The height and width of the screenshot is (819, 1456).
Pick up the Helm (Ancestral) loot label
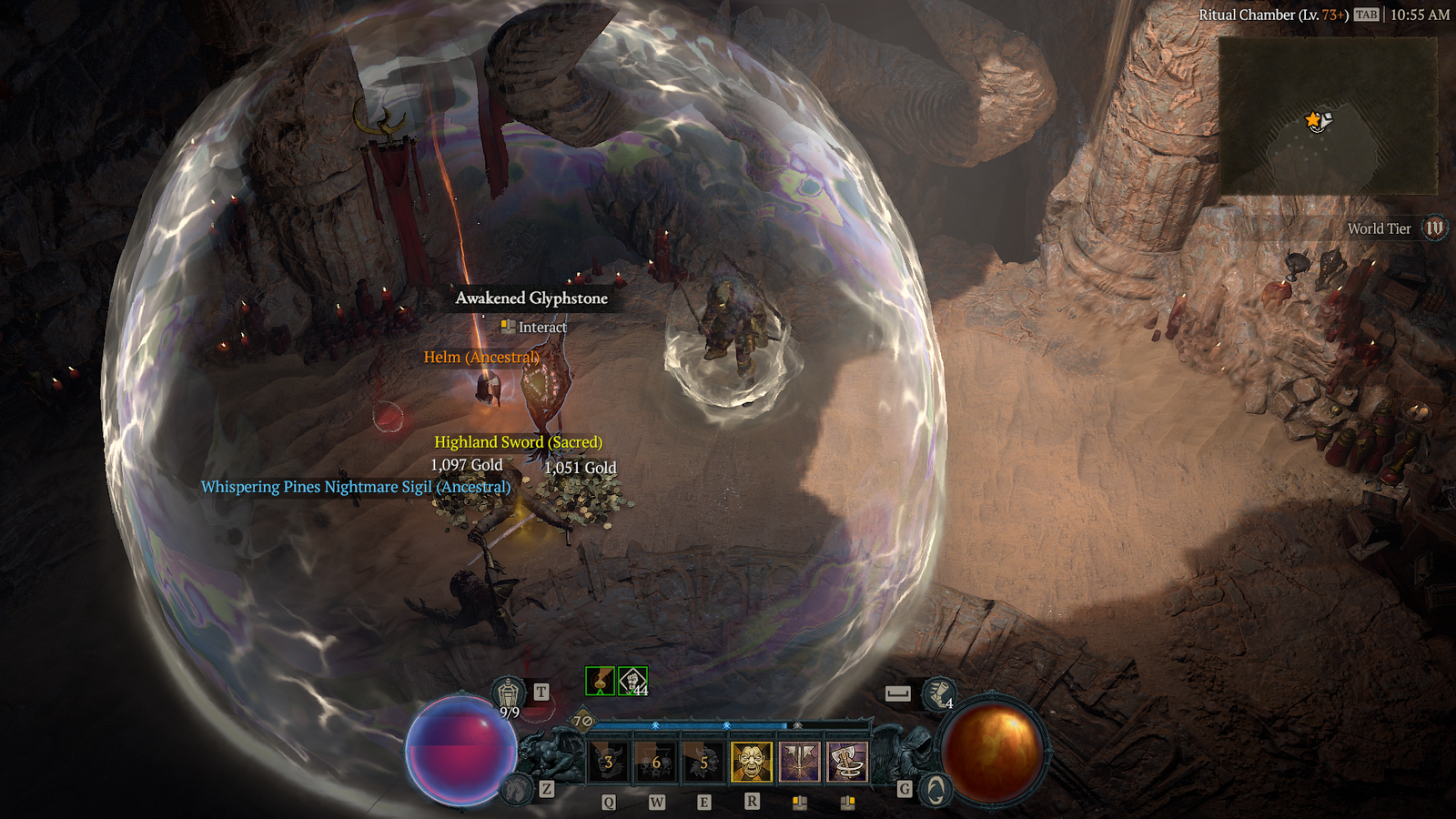click(x=481, y=357)
